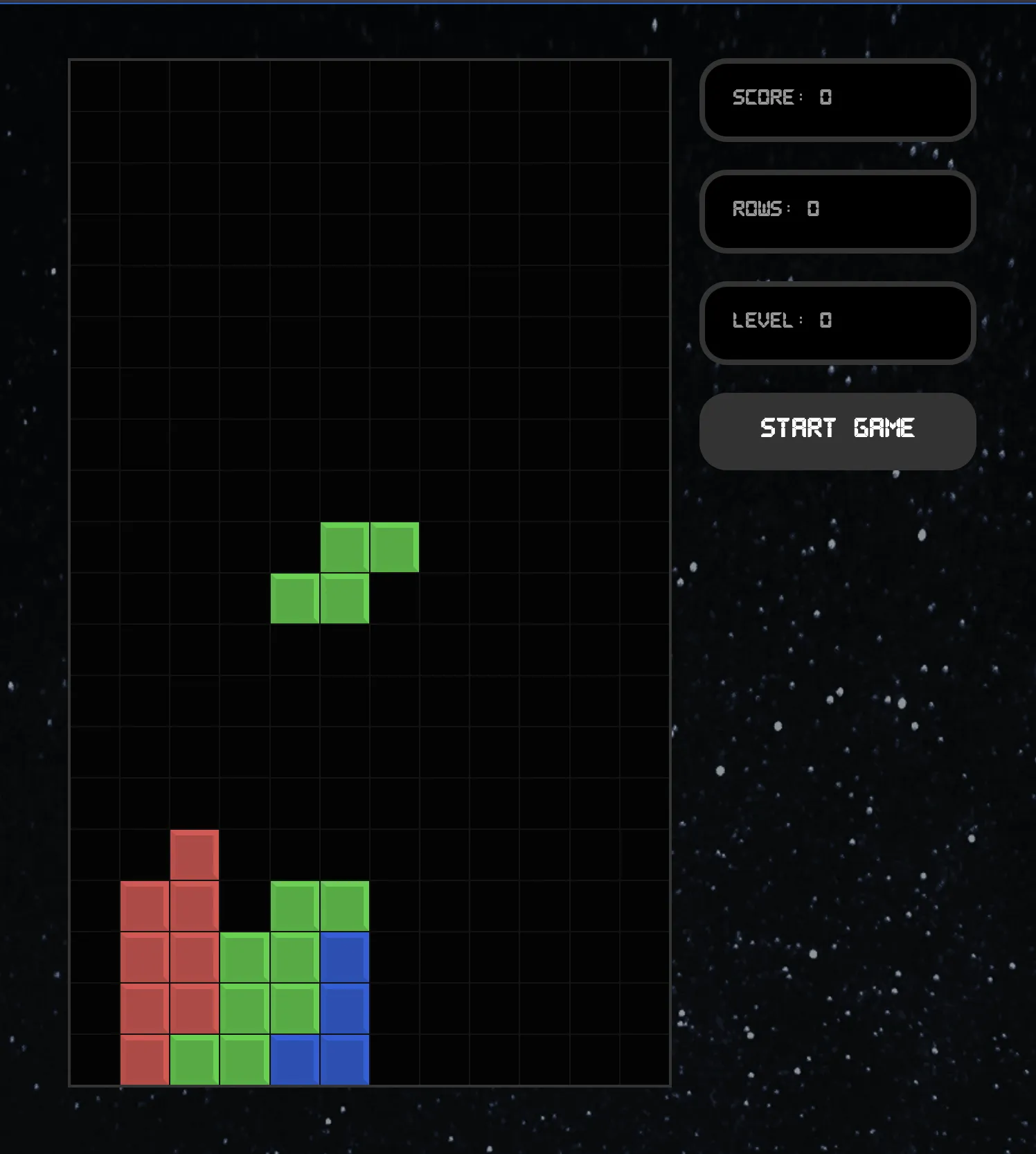Click the green block pair atop the stack
Viewport: 1036px width, 1154px height.
coord(320,905)
